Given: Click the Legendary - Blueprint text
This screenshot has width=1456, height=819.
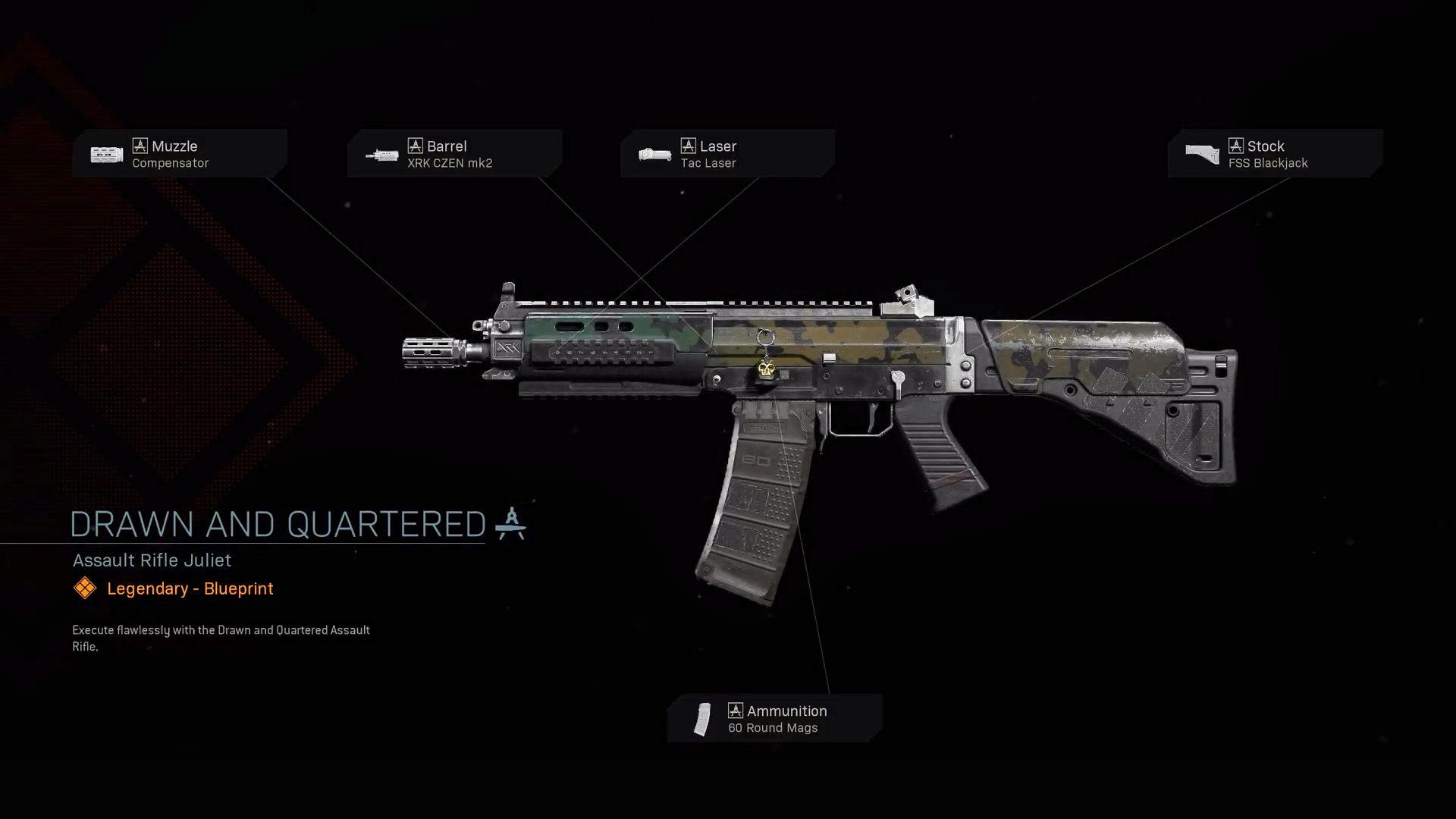Looking at the screenshot, I should pyautogui.click(x=189, y=588).
